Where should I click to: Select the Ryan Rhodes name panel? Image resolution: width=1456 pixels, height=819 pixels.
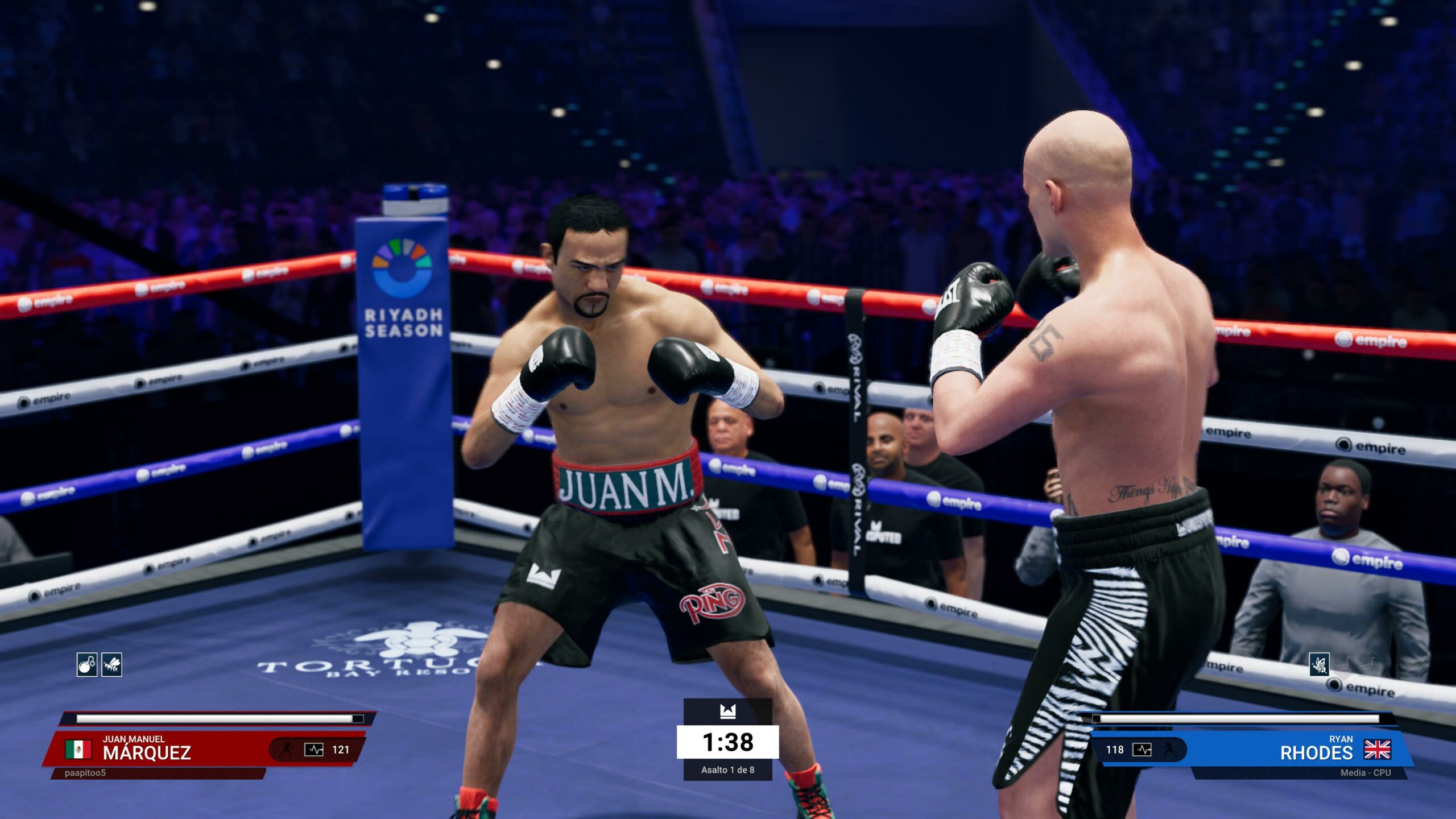1315,749
